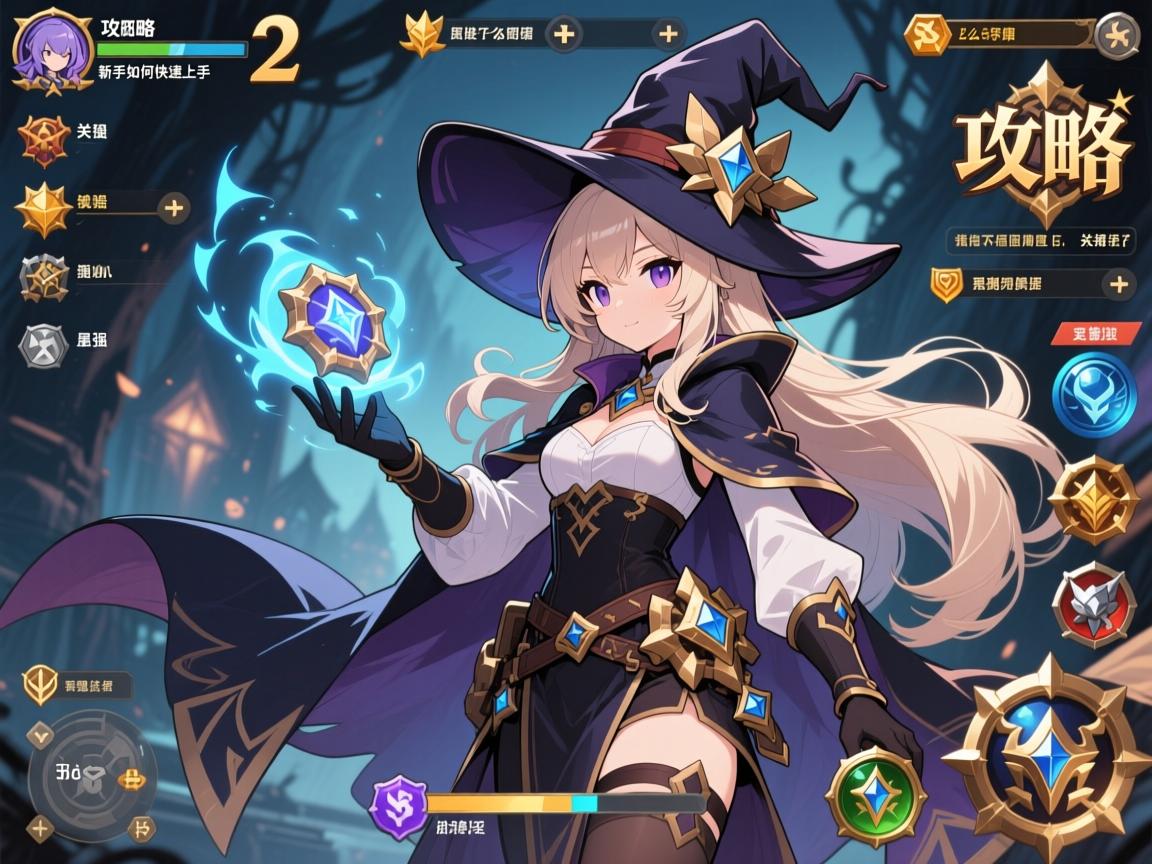Click the plus button beside the gold star entry
The image size is (1152, 864).
(175, 208)
